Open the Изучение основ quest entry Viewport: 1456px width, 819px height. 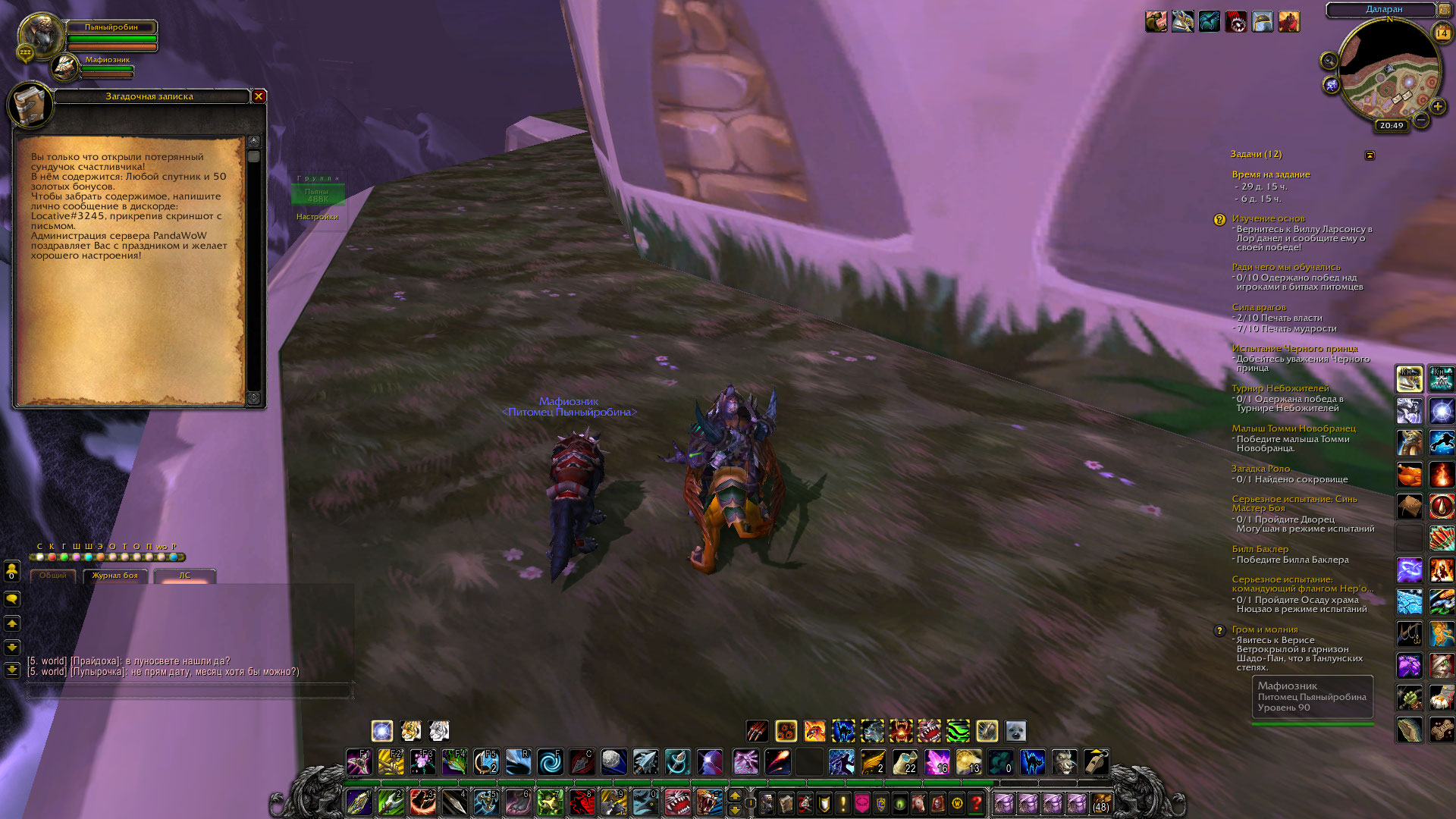pyautogui.click(x=1268, y=218)
